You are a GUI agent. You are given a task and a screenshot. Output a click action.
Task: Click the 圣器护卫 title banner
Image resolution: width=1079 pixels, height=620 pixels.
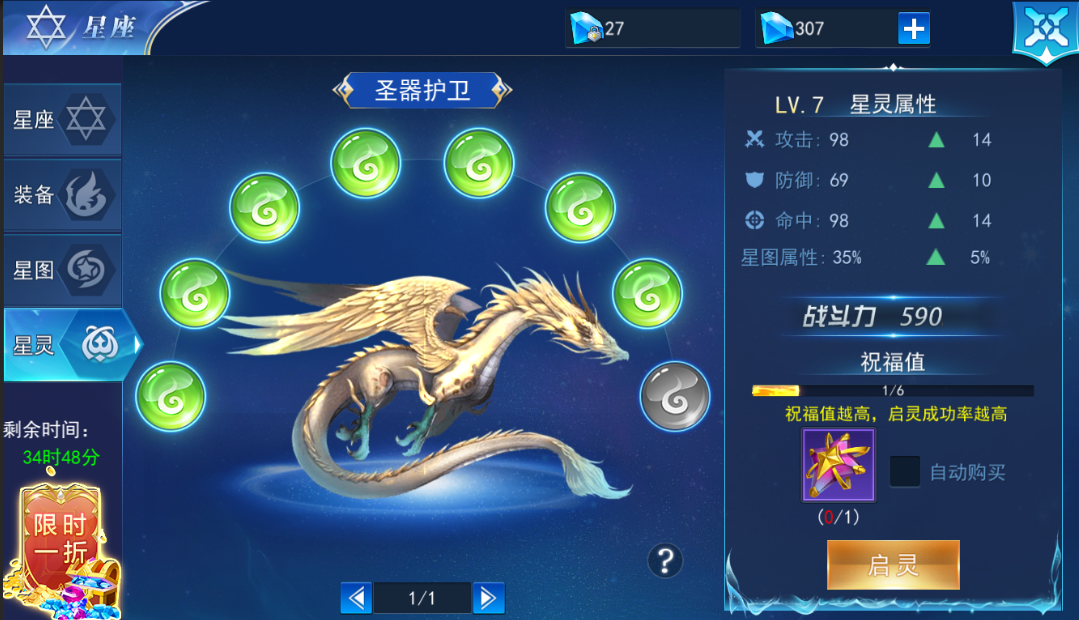click(x=422, y=91)
